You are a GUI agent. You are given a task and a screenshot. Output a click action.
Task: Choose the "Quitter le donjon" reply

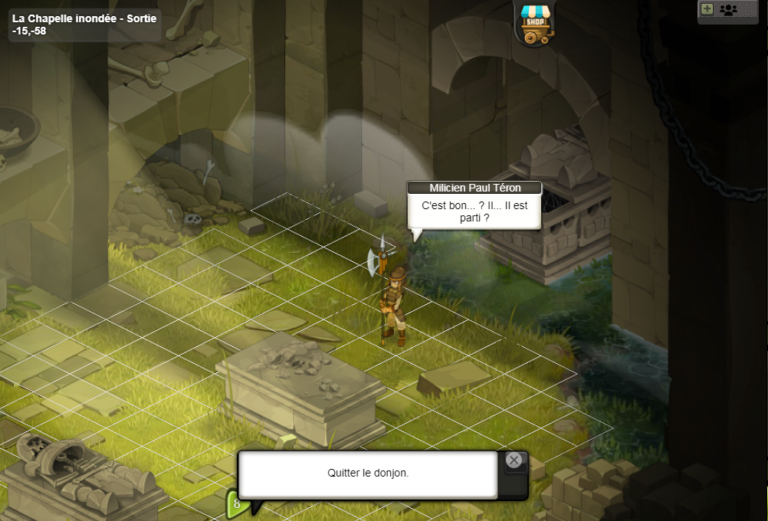click(x=367, y=473)
